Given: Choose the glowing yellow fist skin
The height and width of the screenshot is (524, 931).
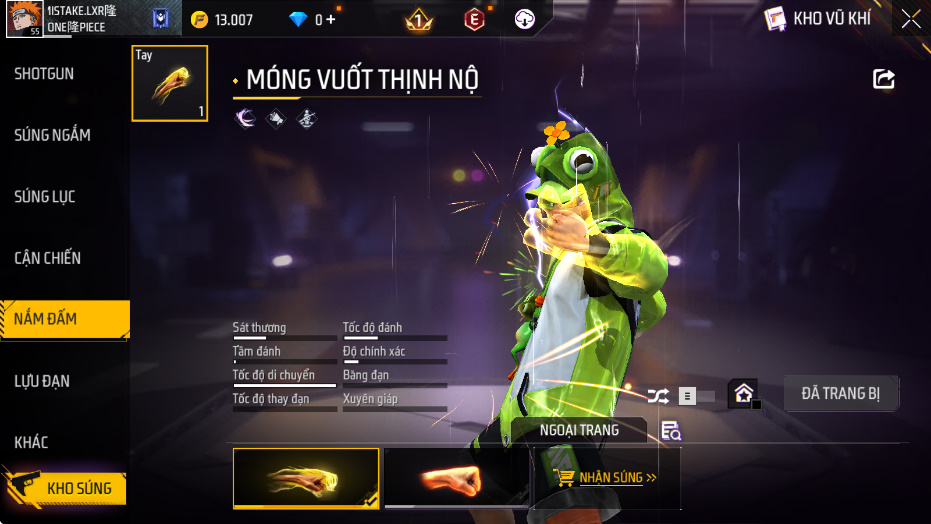Looking at the screenshot, I should coord(306,478).
